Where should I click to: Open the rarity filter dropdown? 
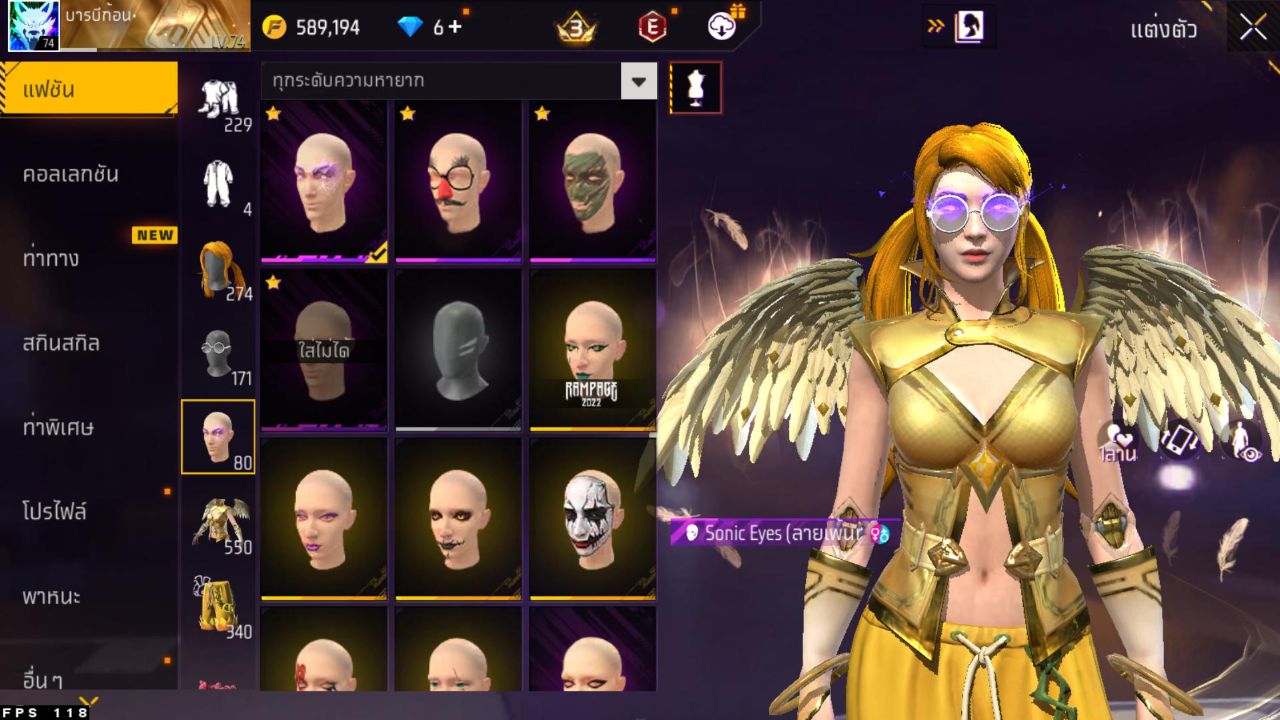point(638,80)
